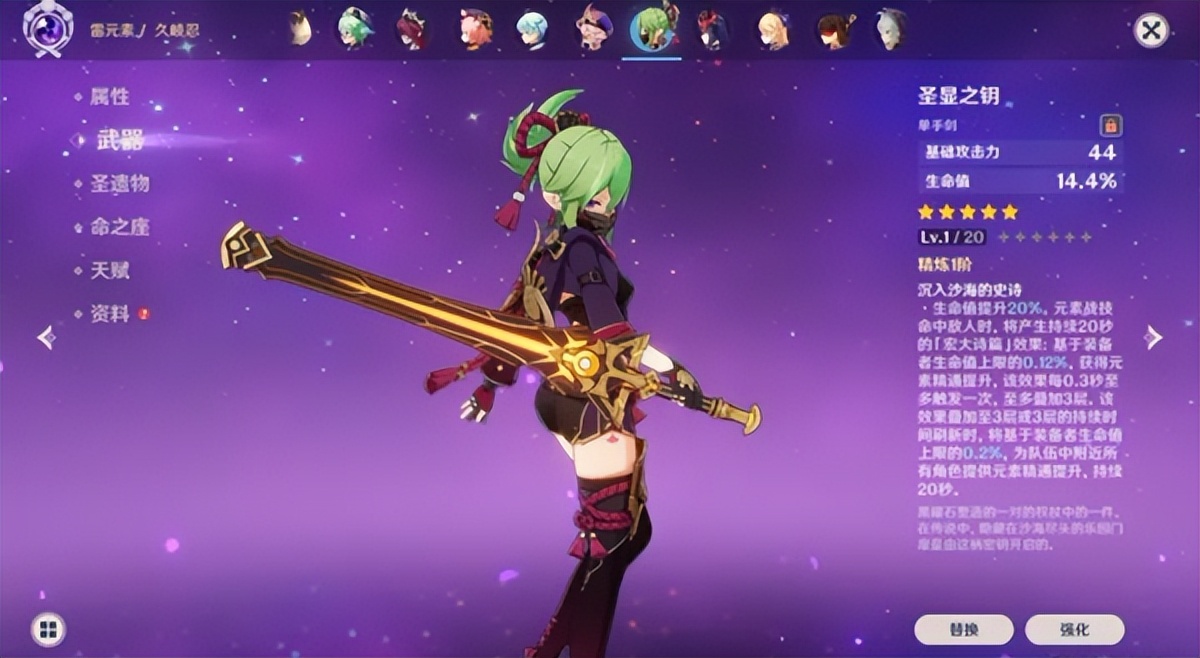Click the Electro element emblem icon
1200x658 pixels.
coord(46,30)
